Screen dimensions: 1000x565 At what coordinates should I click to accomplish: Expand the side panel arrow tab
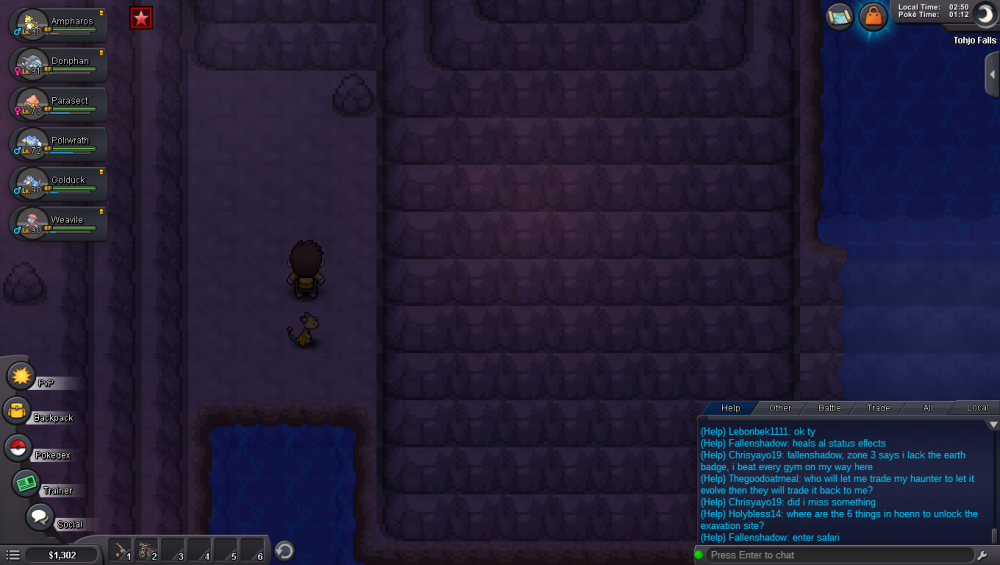point(991,75)
